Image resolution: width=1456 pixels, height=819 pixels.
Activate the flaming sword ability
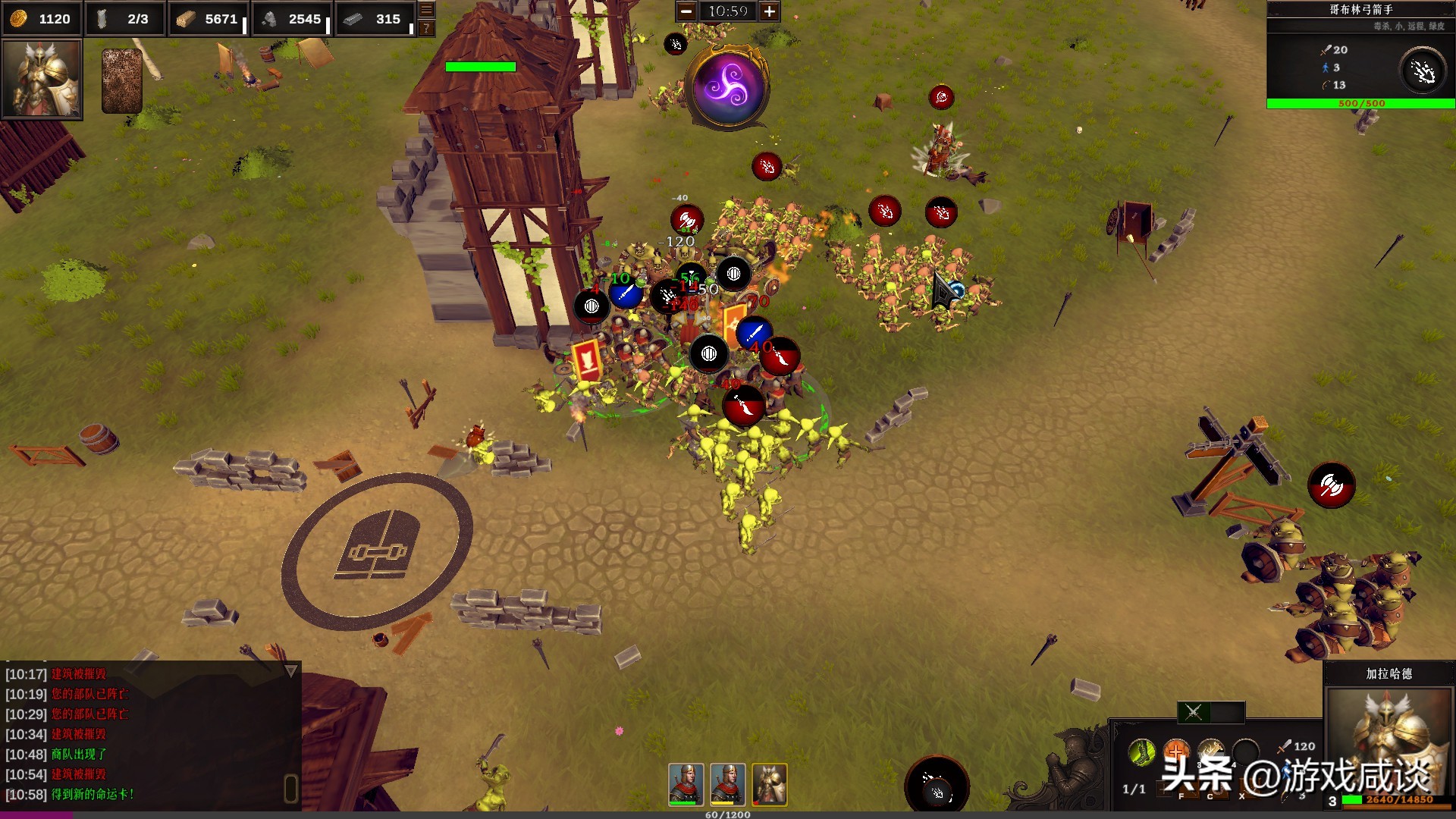[1210, 752]
